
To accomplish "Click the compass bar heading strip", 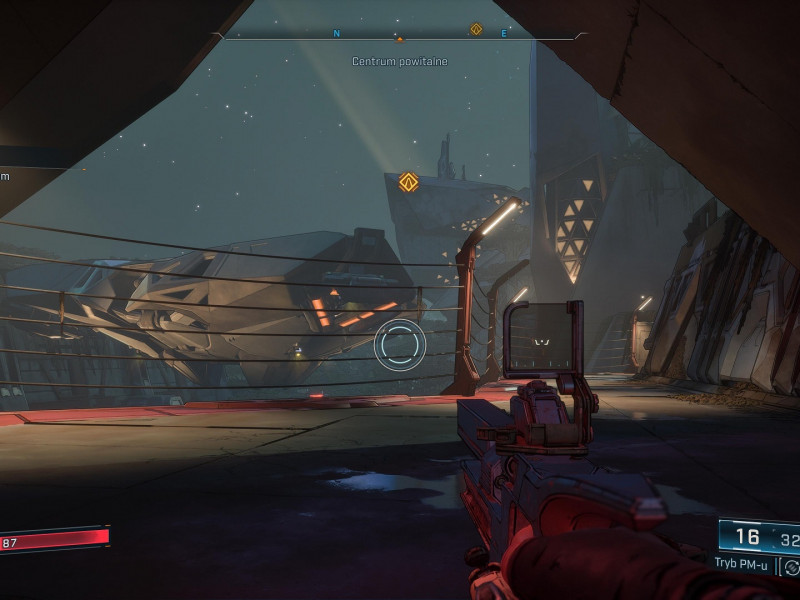I will click(x=400, y=35).
